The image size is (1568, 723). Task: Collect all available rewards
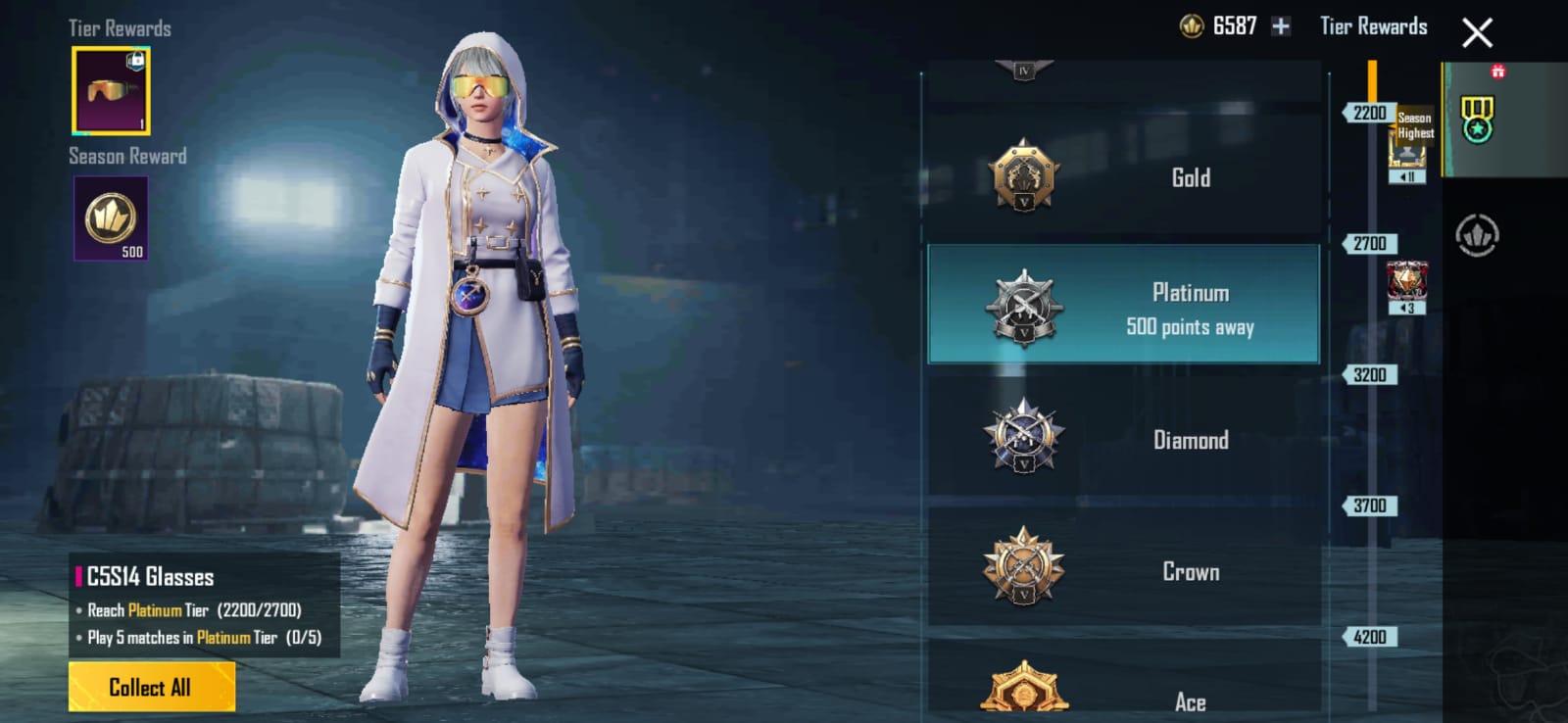(151, 687)
